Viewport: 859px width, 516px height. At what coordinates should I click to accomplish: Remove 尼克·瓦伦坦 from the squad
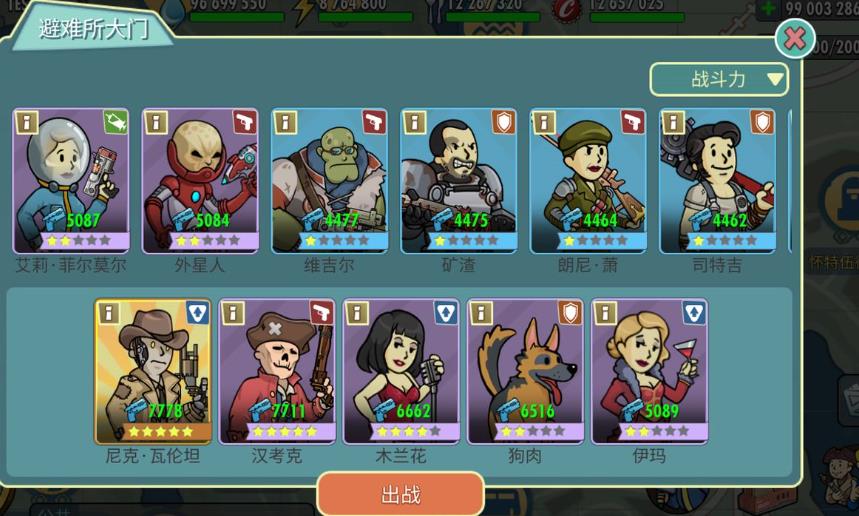(153, 371)
